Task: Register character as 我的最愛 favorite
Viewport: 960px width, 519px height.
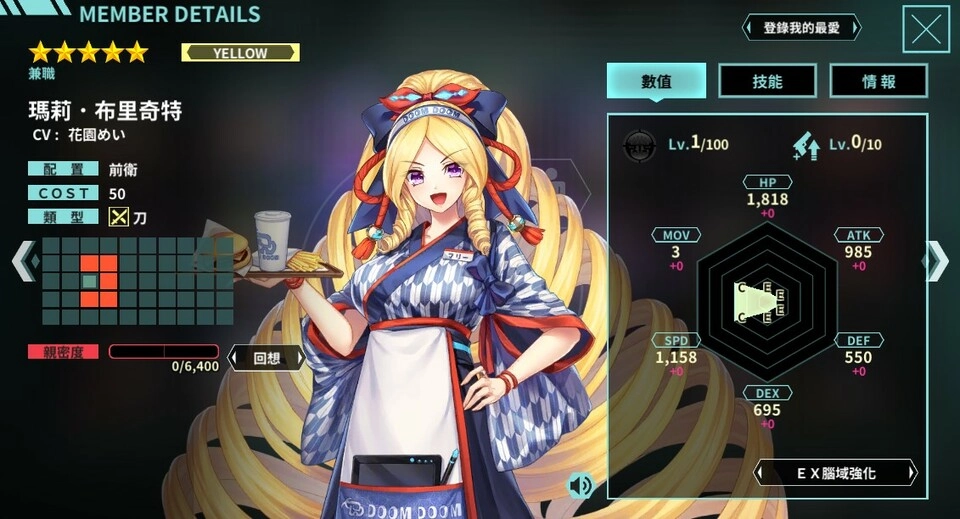Action: point(804,27)
